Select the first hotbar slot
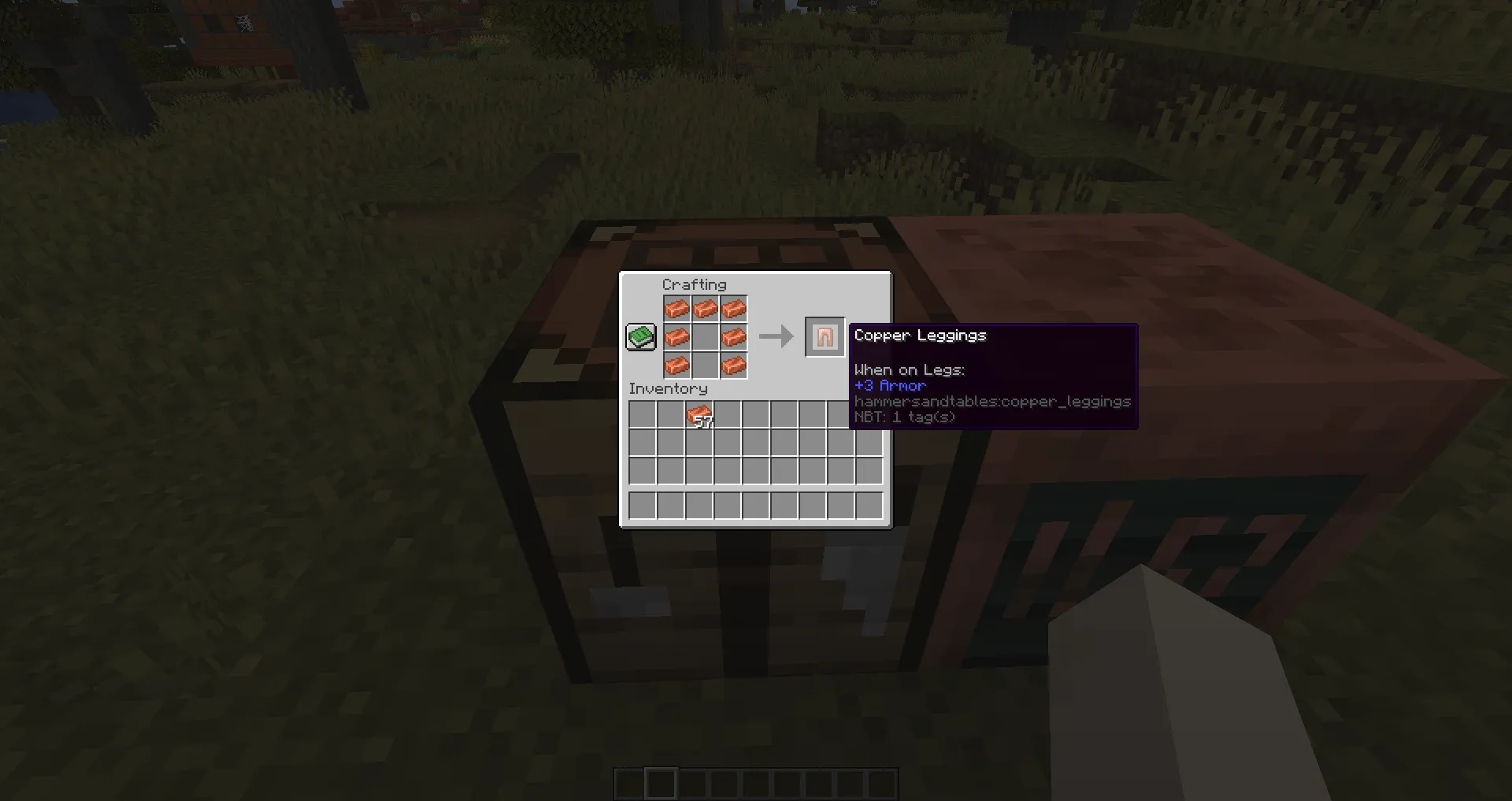1512x801 pixels. pos(628,784)
